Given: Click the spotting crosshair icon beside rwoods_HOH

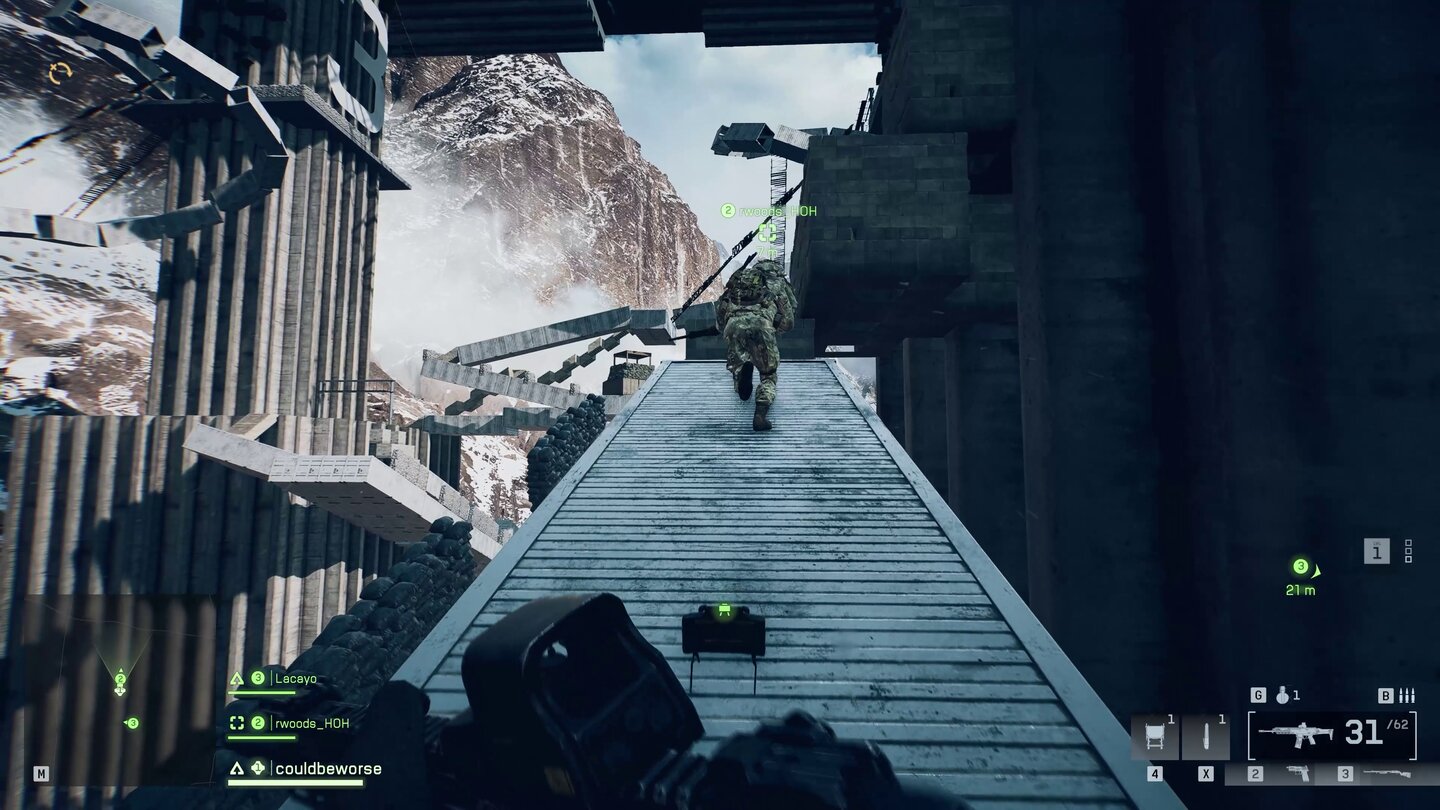Looking at the screenshot, I should pyautogui.click(x=238, y=723).
